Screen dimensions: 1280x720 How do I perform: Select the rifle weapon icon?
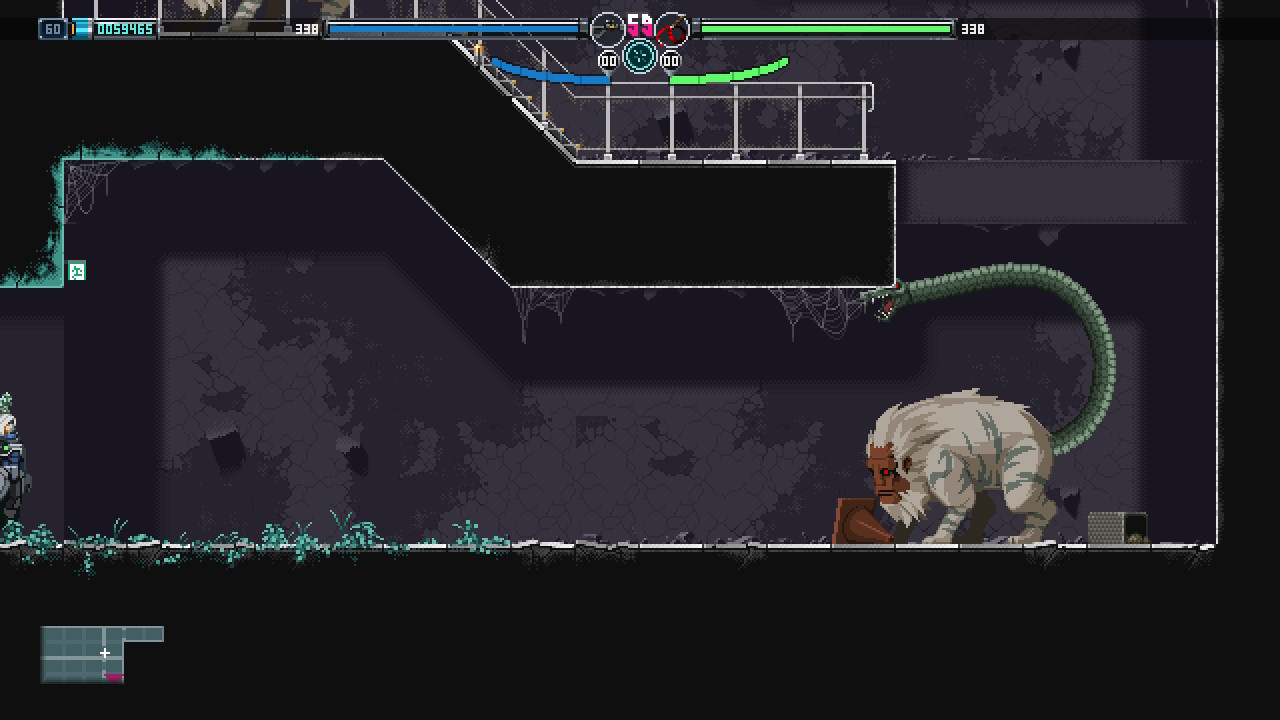coord(607,29)
